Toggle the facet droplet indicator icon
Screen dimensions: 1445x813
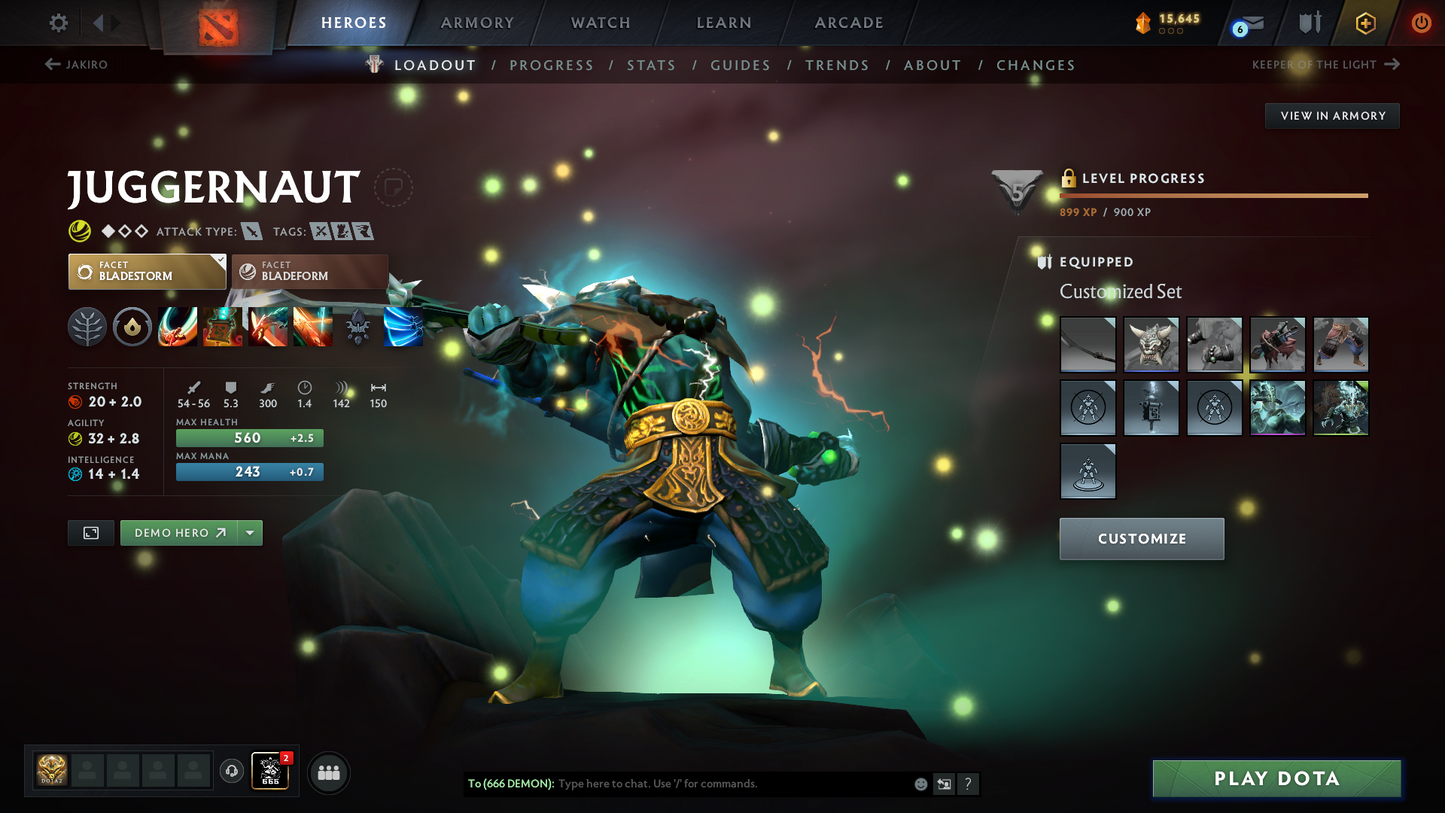132,326
